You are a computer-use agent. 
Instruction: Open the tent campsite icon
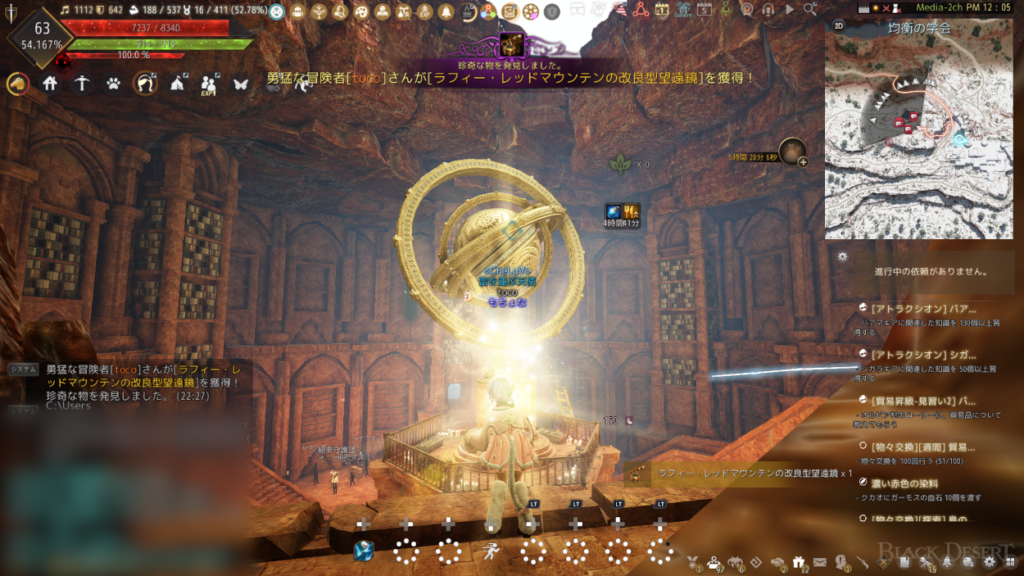(178, 84)
